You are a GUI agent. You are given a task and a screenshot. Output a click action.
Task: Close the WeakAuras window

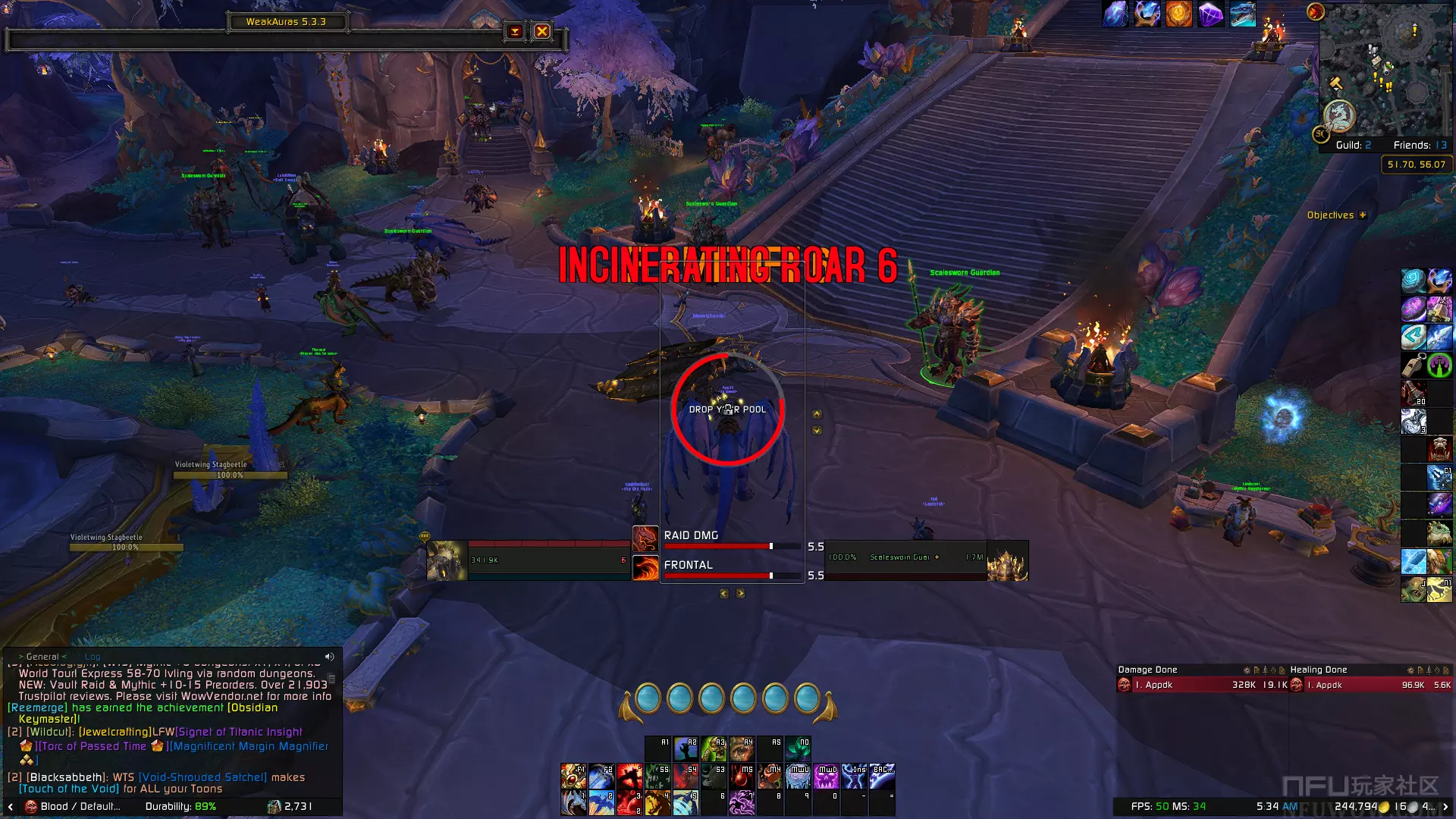click(x=541, y=31)
